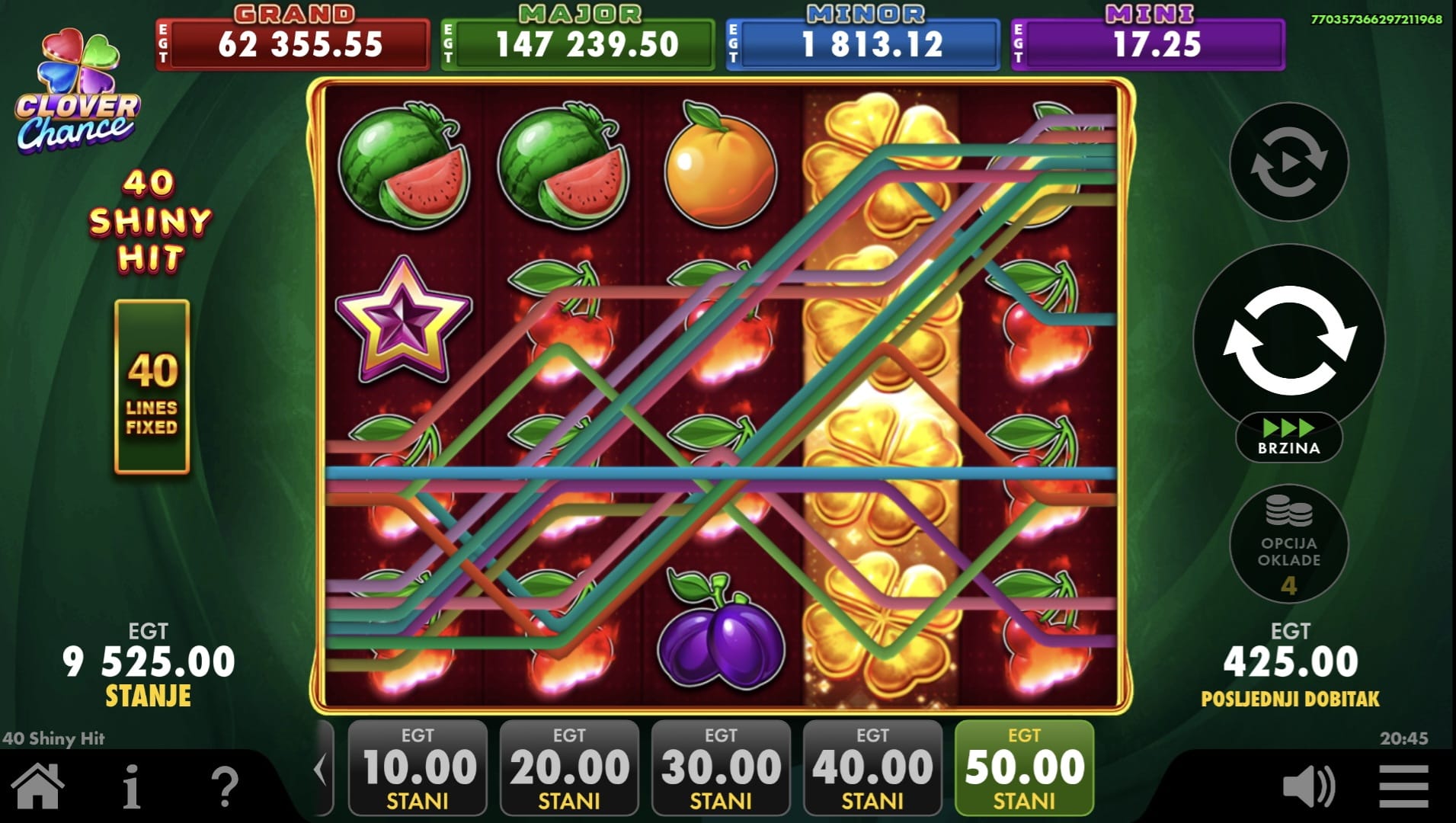This screenshot has width=1456, height=823.
Task: Toggle the sound speaker icon
Action: (1309, 786)
